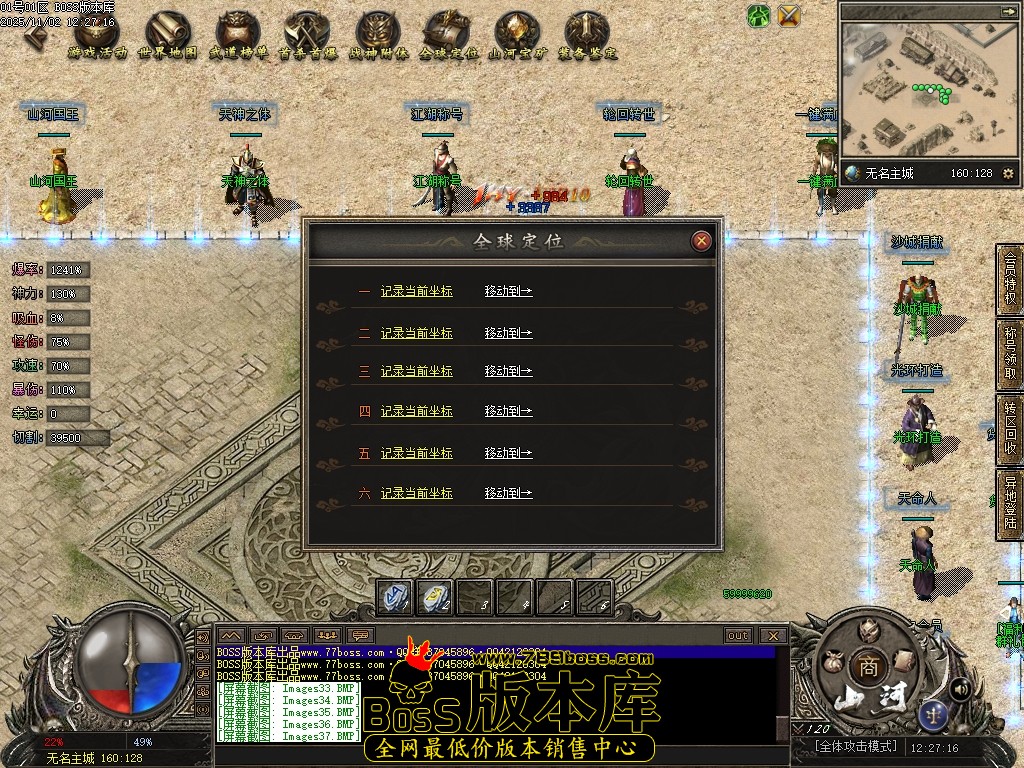Open 装备鉴定 equipment appraisal

(x=587, y=35)
